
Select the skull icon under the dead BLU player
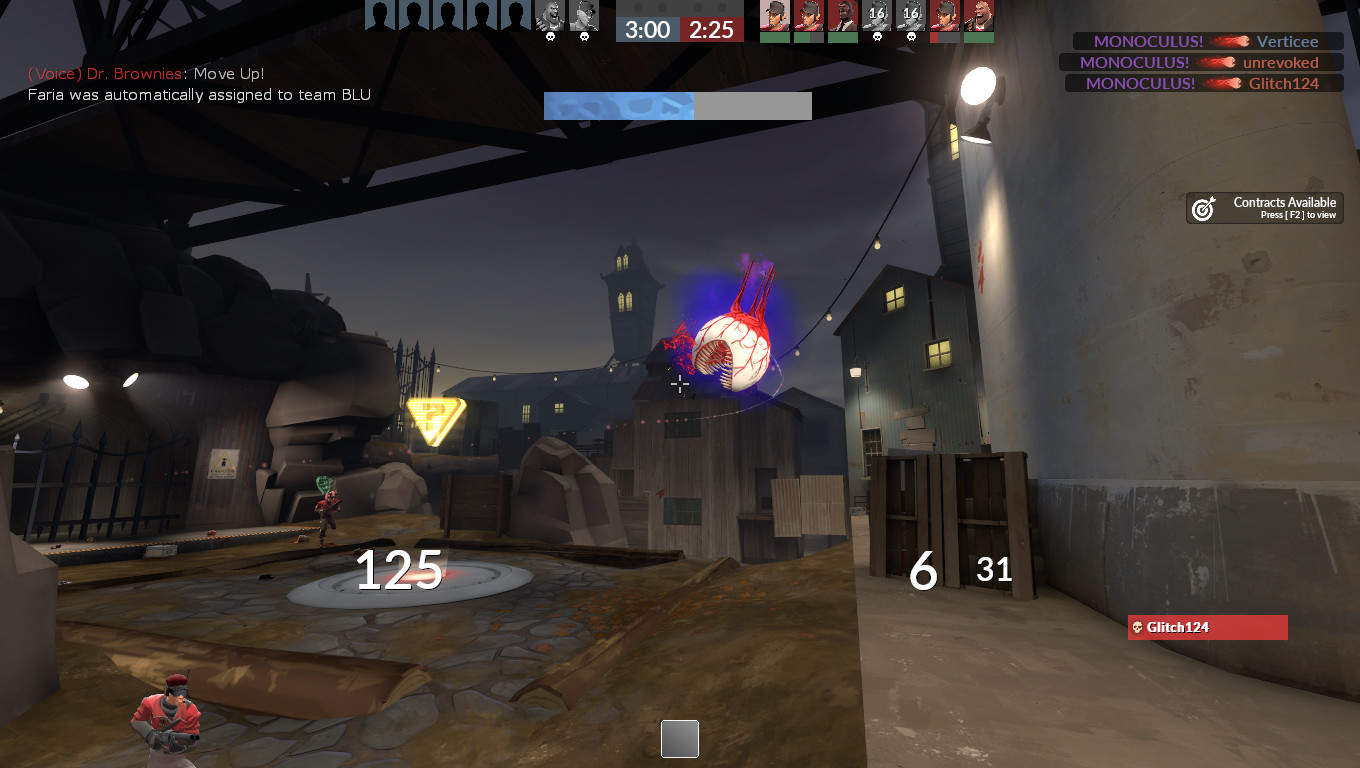pos(551,35)
